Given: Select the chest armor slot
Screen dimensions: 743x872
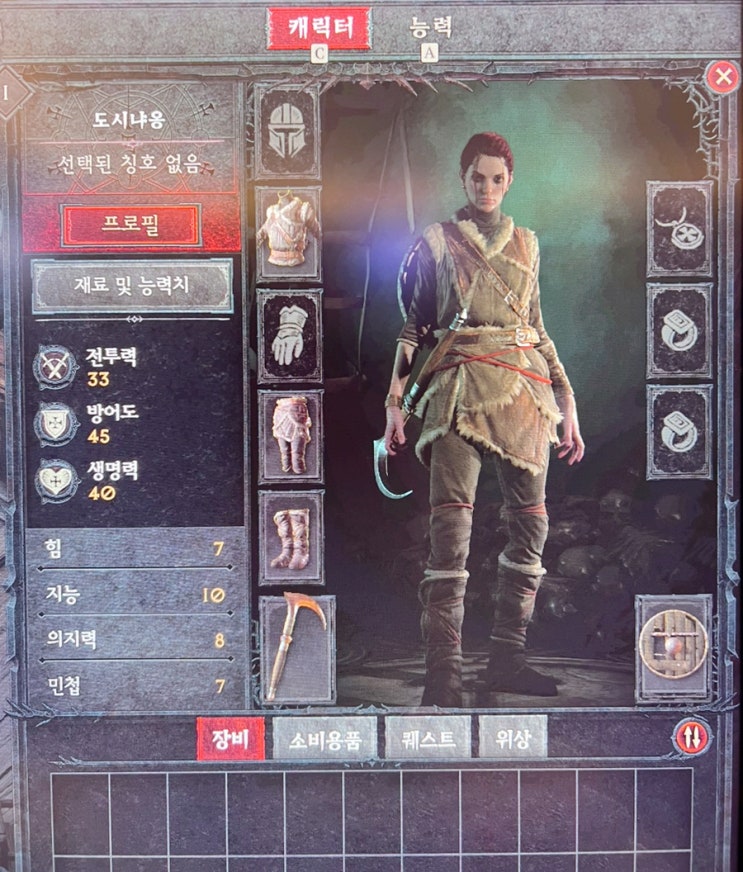Looking at the screenshot, I should (x=288, y=233).
